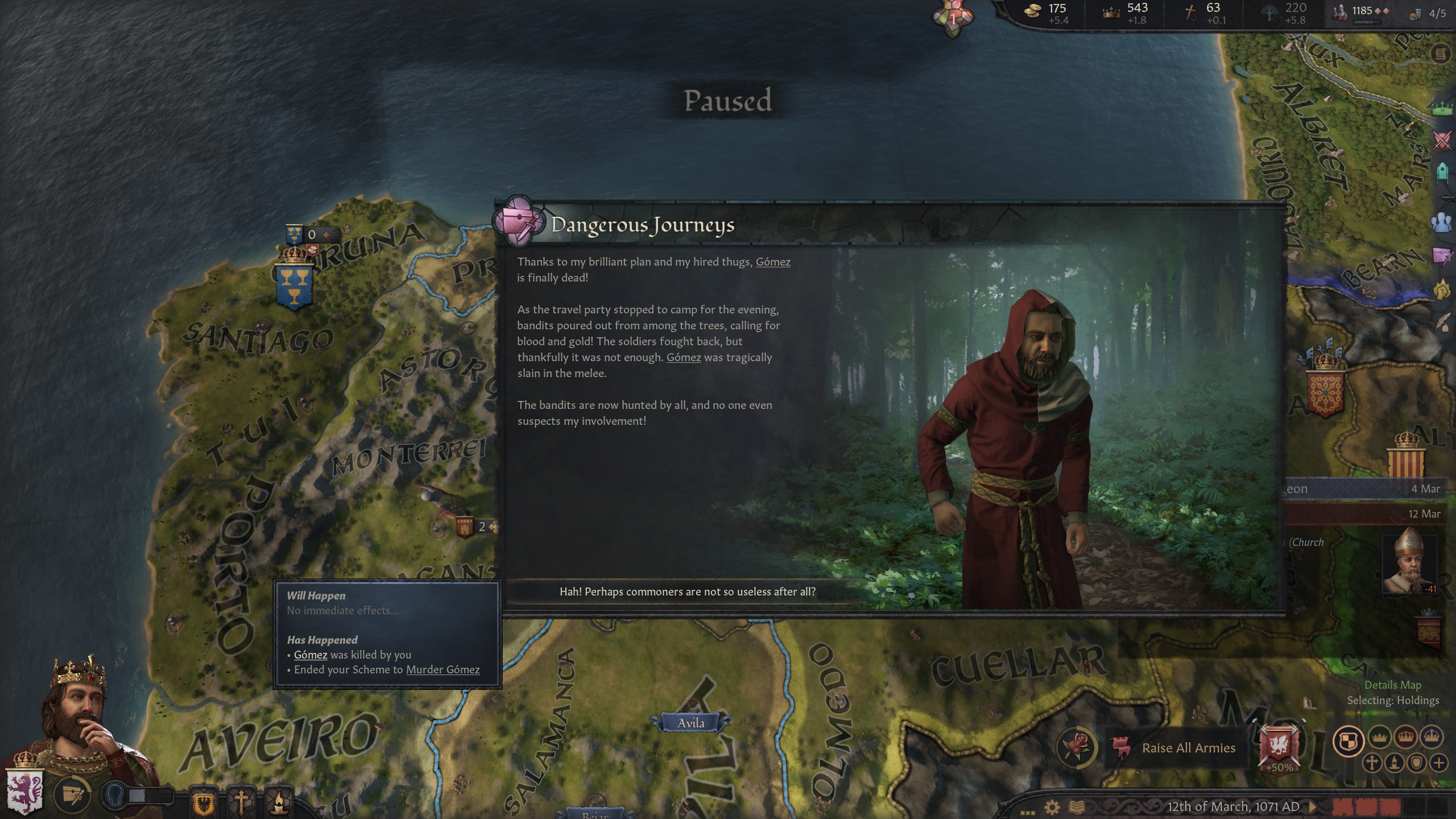The width and height of the screenshot is (1456, 819).
Task: Open the rose lifestyle focus icon
Action: 1077,747
